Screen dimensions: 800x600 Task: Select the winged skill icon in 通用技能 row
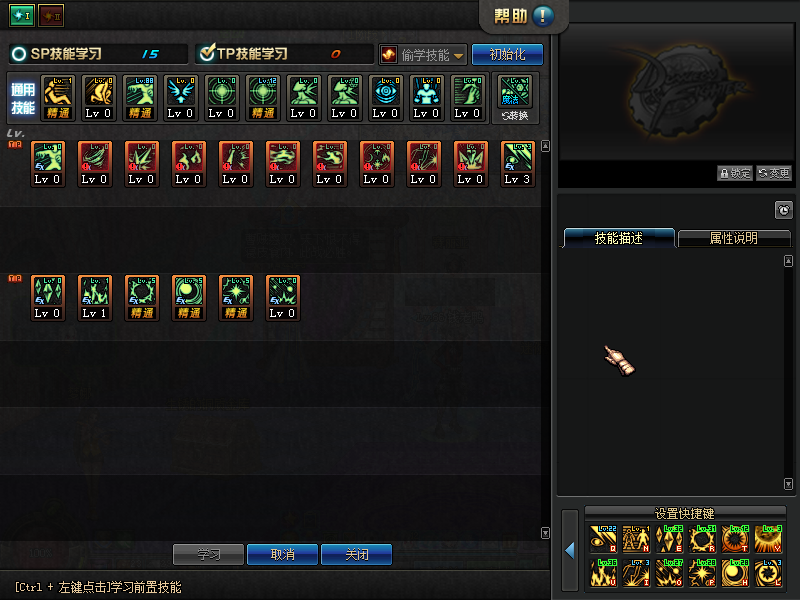click(x=180, y=97)
